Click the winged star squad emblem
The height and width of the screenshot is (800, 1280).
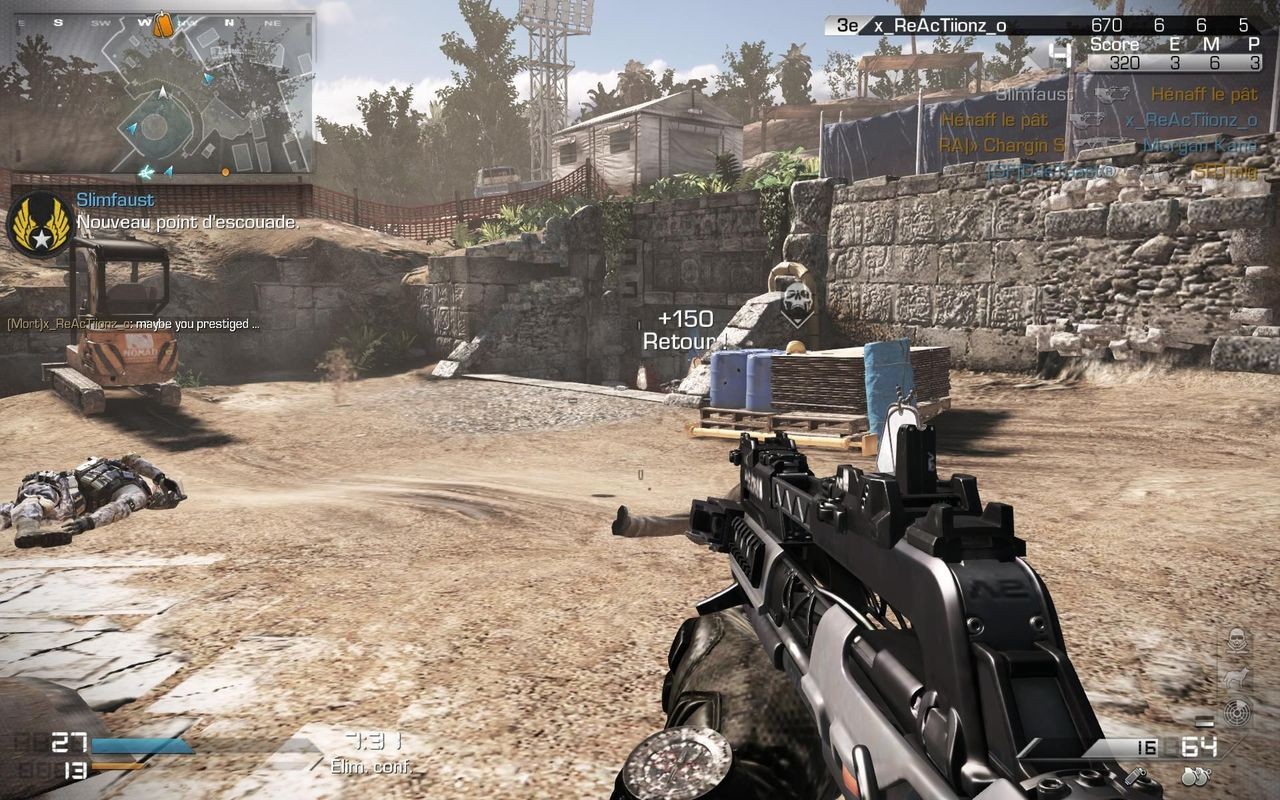click(x=39, y=224)
